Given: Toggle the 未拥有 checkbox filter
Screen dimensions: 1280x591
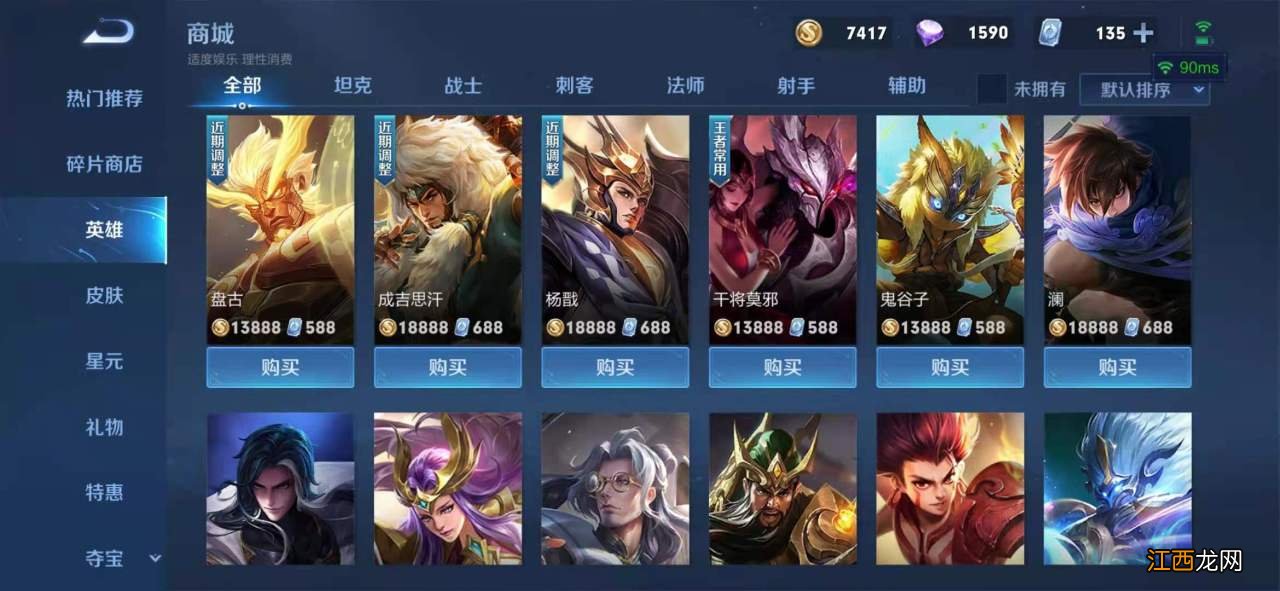Looking at the screenshot, I should [x=992, y=89].
